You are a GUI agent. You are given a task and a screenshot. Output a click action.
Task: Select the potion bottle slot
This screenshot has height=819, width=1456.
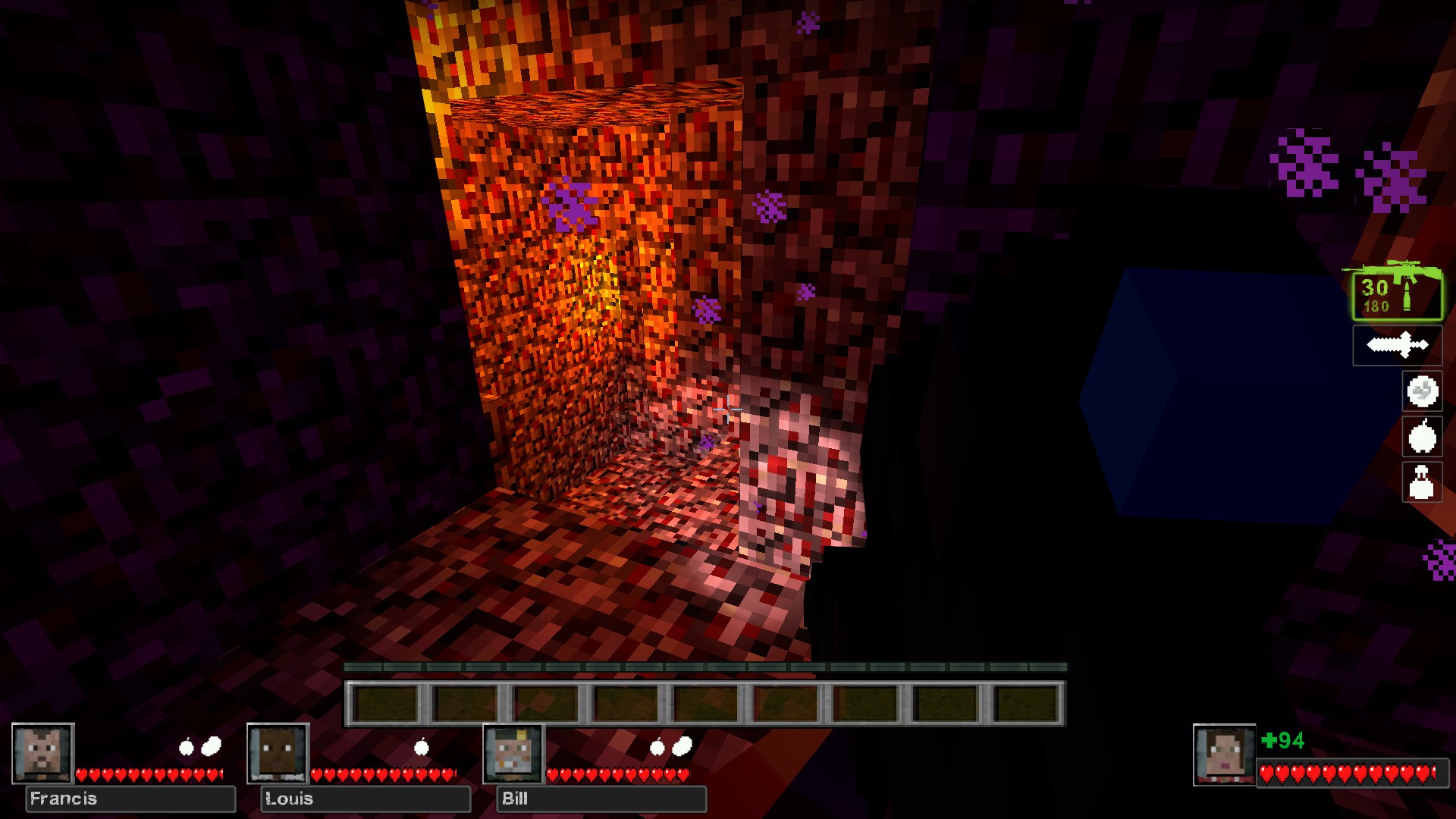[x=1422, y=482]
